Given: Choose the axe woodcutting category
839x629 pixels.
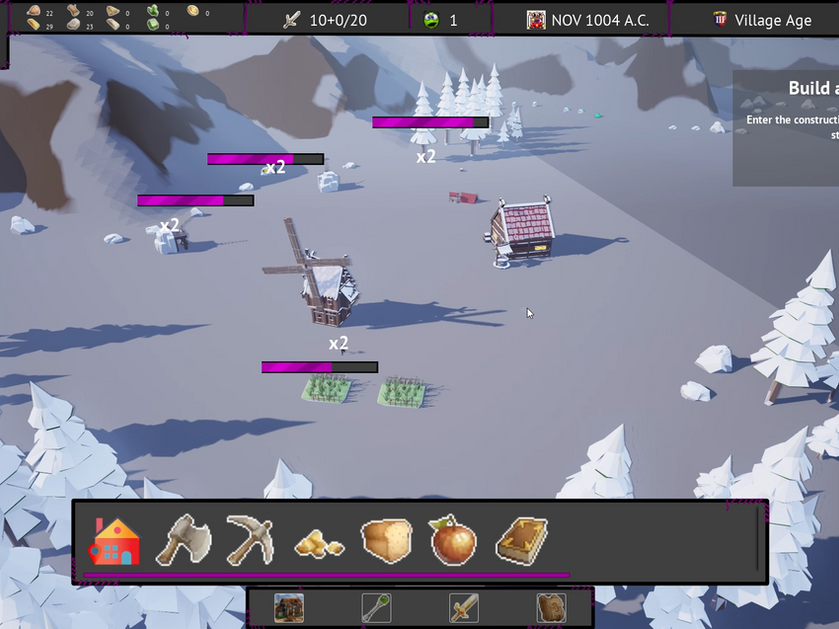Looking at the screenshot, I should pyautogui.click(x=183, y=540).
